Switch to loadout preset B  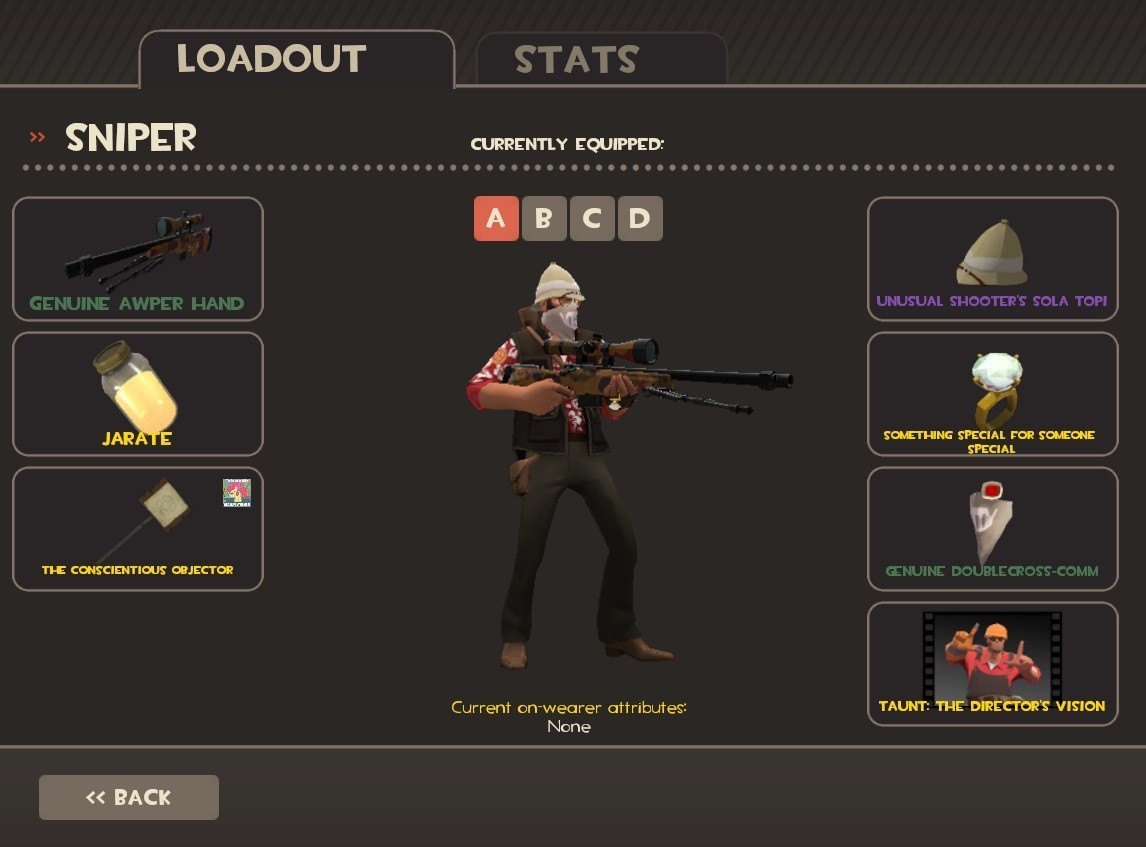coord(544,219)
